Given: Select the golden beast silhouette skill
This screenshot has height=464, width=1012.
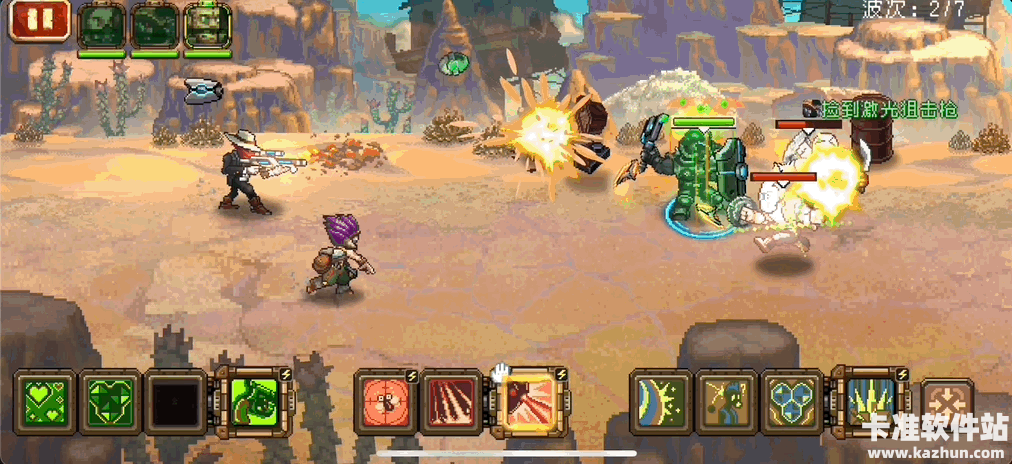Looking at the screenshot, I should click(x=727, y=403).
